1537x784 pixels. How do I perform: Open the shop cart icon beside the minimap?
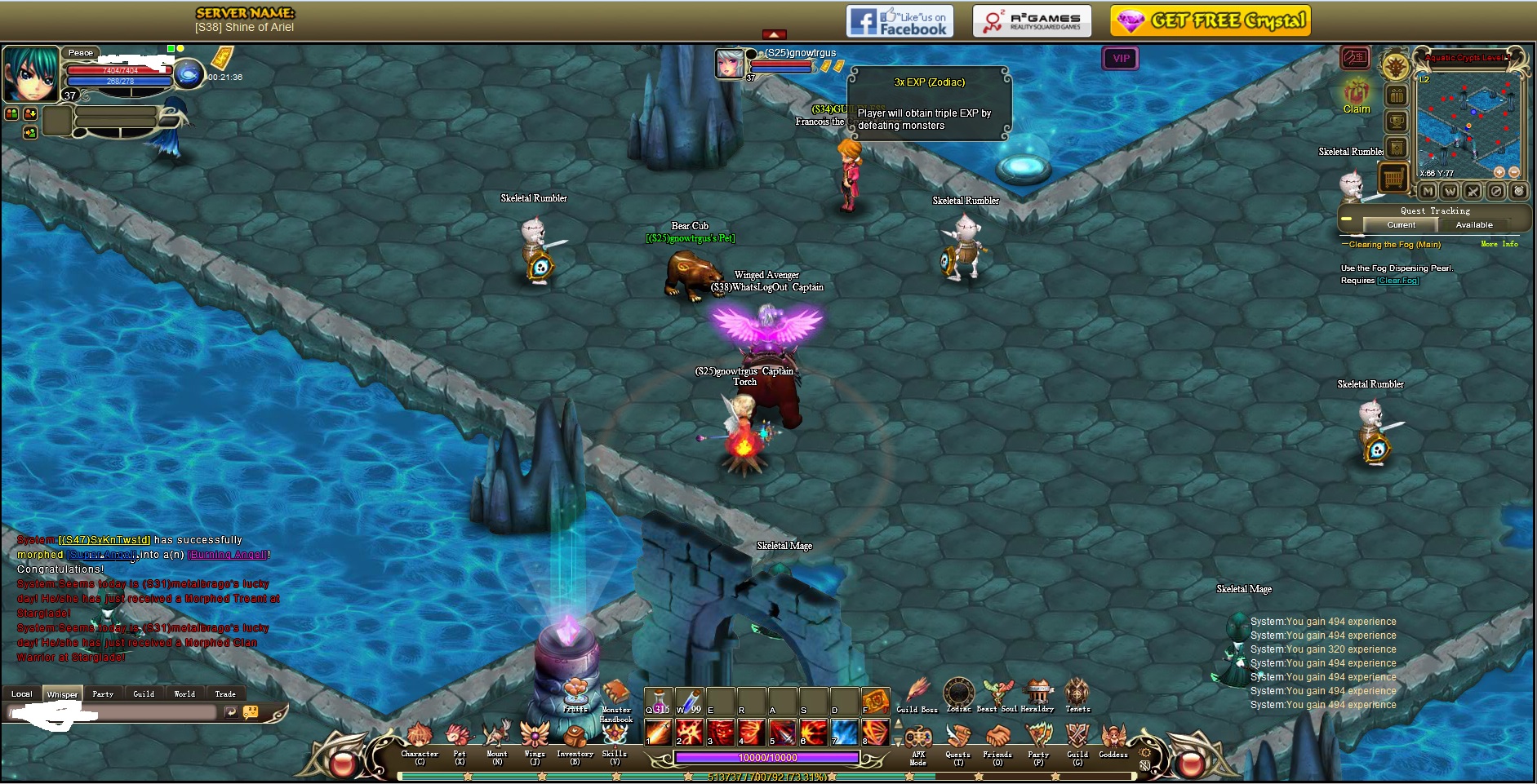point(1393,176)
